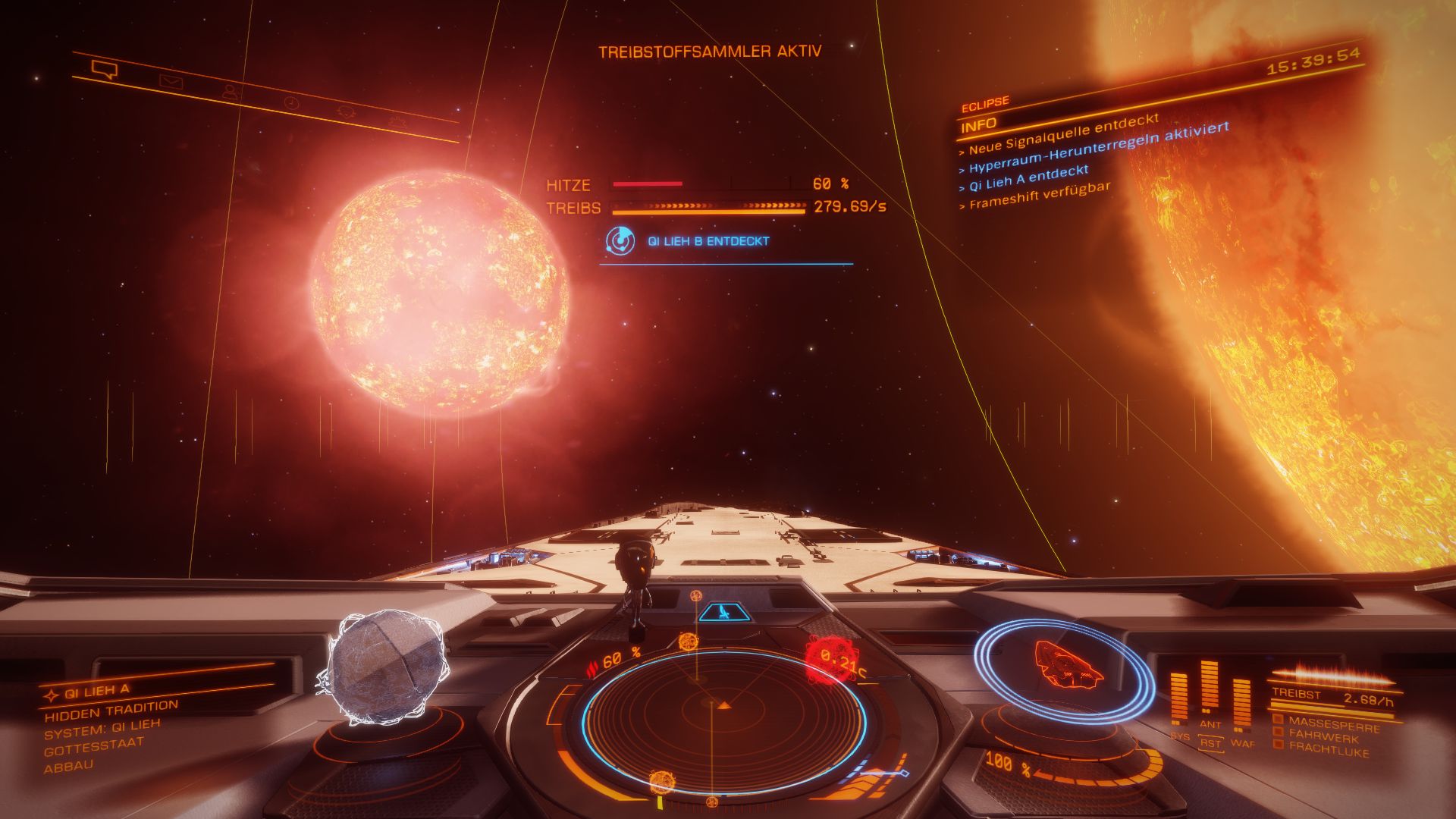Select the "Qi Lieh B entdeckt" notification
Image resolution: width=1456 pixels, height=819 pixels.
click(708, 241)
